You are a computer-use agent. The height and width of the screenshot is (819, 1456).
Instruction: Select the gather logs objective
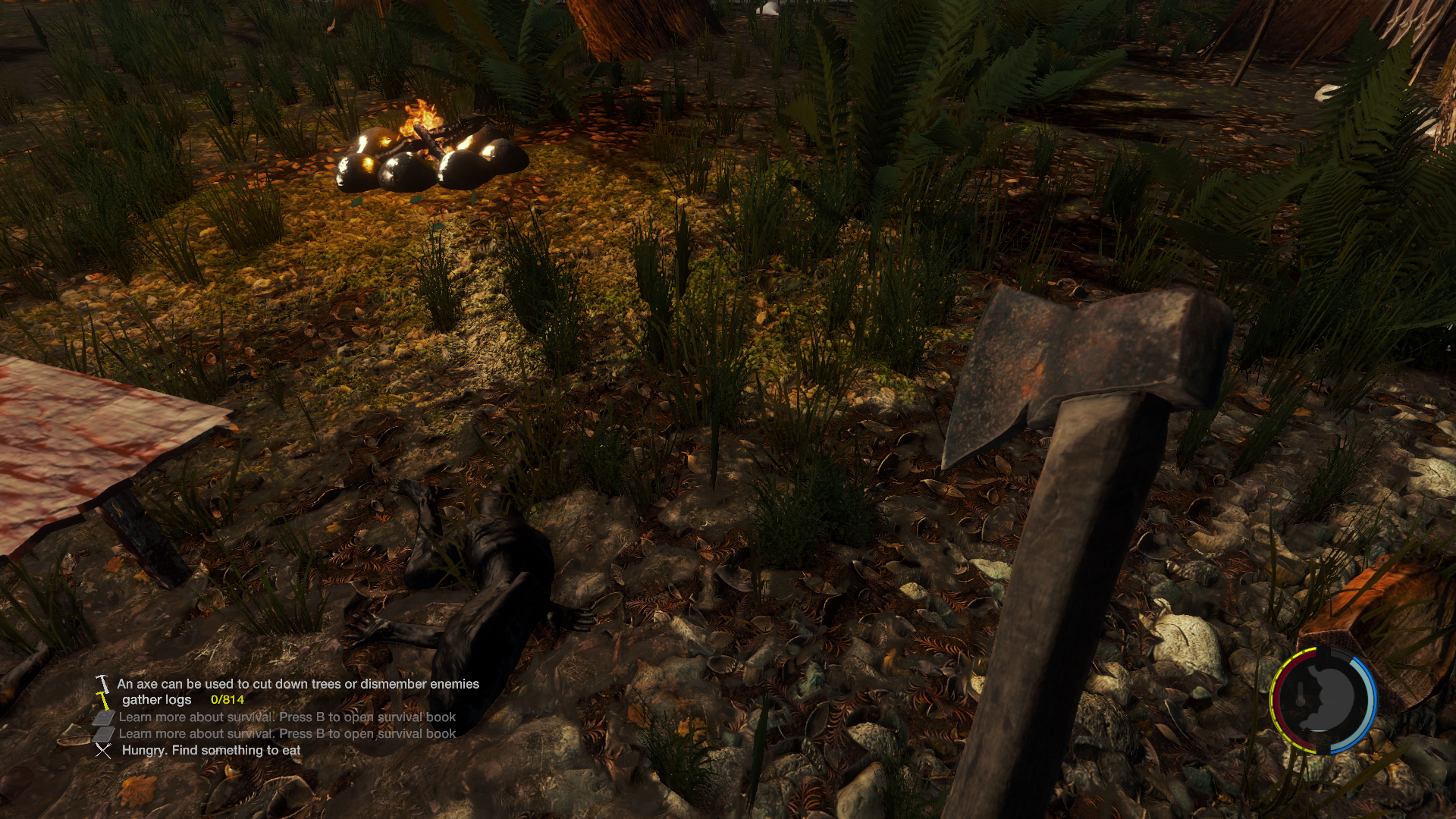pyautogui.click(x=156, y=700)
